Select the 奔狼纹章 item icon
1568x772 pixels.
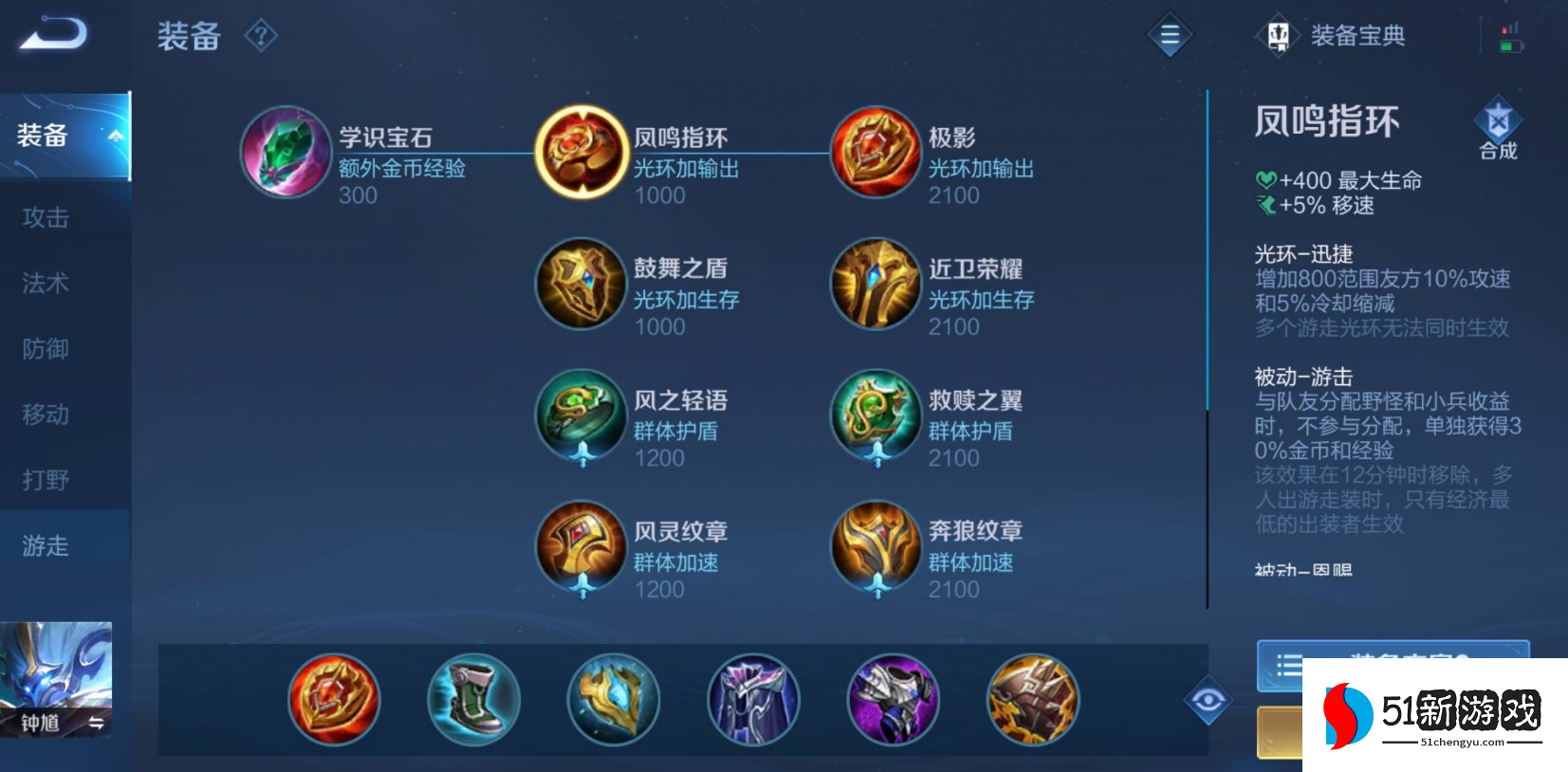(875, 548)
